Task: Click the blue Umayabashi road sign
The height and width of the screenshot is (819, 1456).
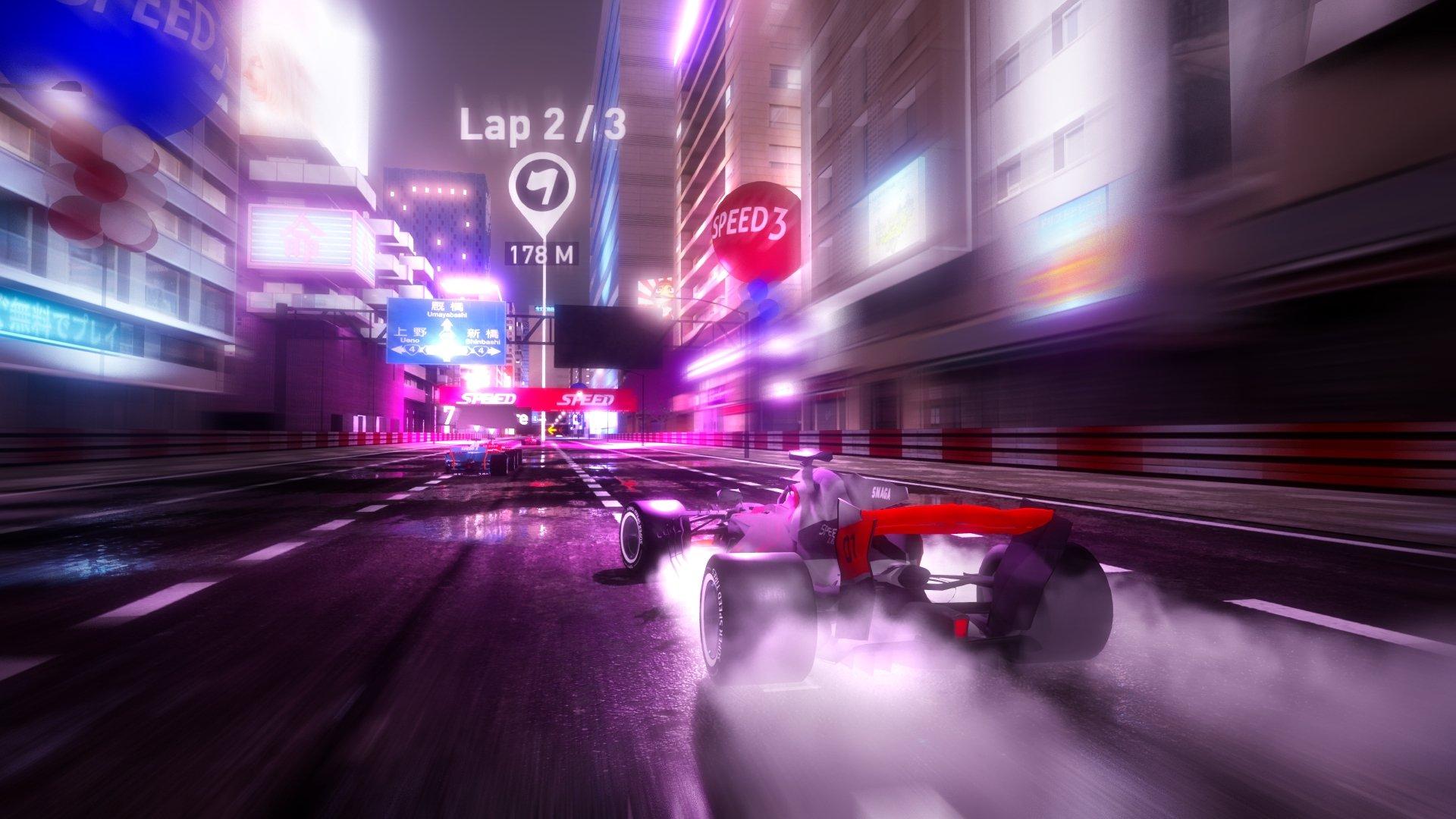Action: coord(446,330)
